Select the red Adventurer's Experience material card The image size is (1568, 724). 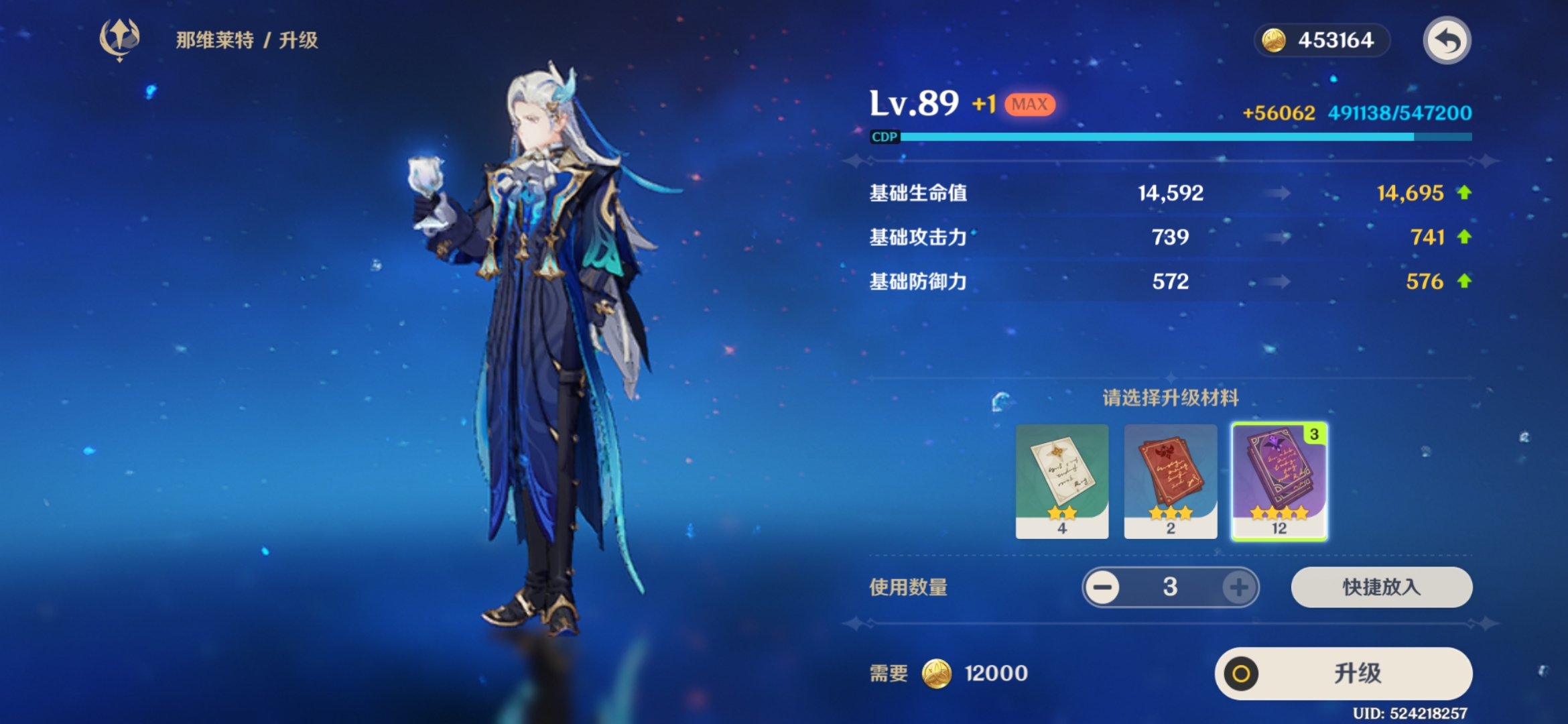[1171, 479]
